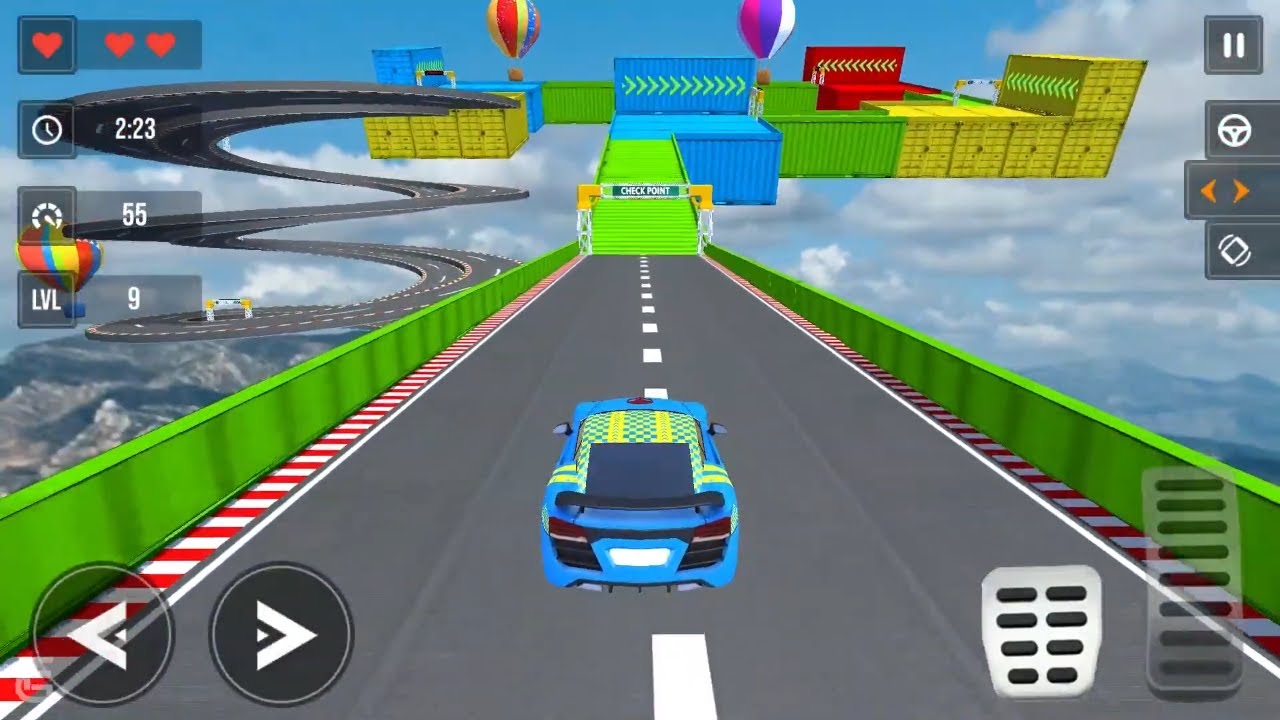The width and height of the screenshot is (1280, 720).
Task: Steer the car right
Action: (x=281, y=634)
